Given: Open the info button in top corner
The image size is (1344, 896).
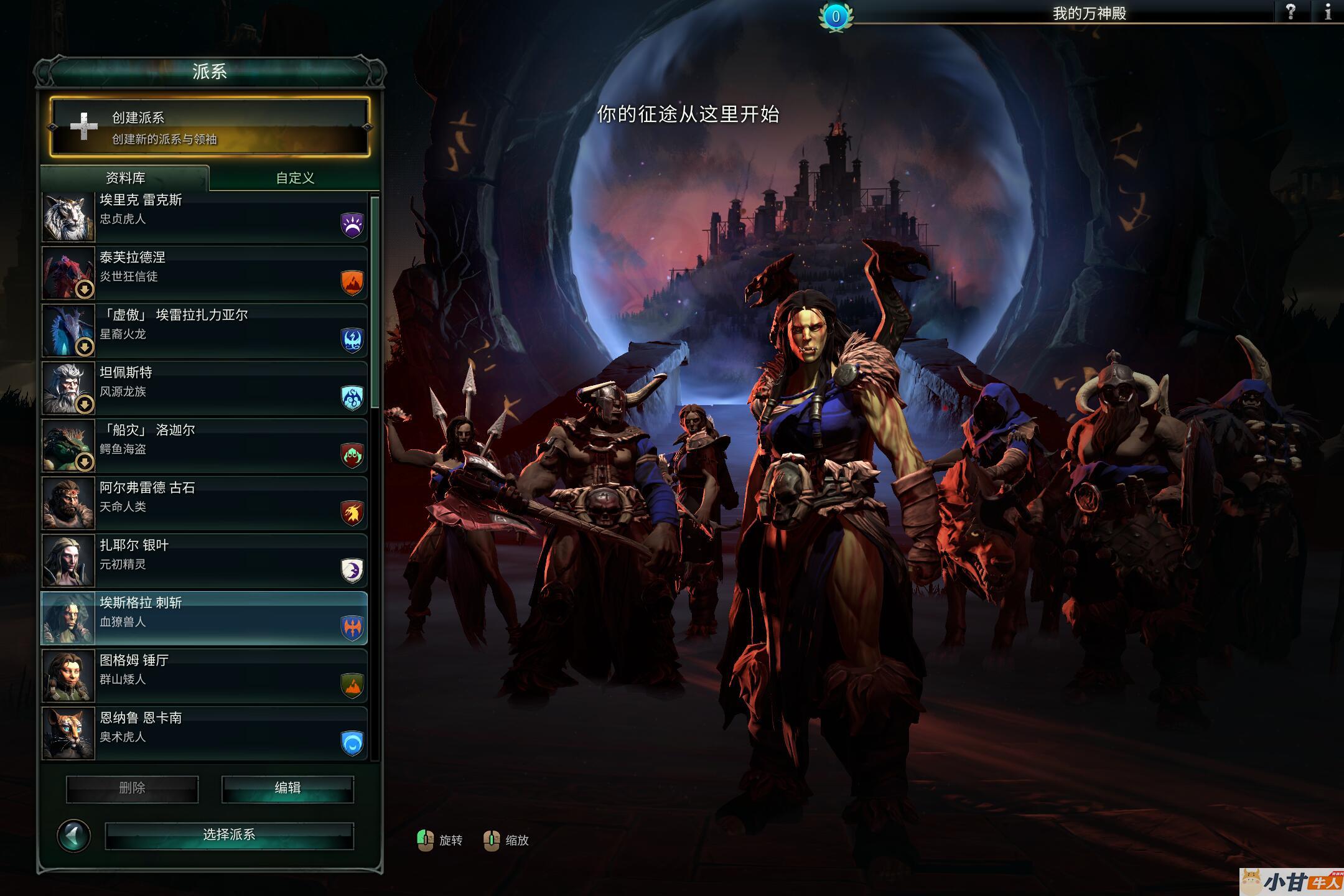Looking at the screenshot, I should [x=1328, y=12].
